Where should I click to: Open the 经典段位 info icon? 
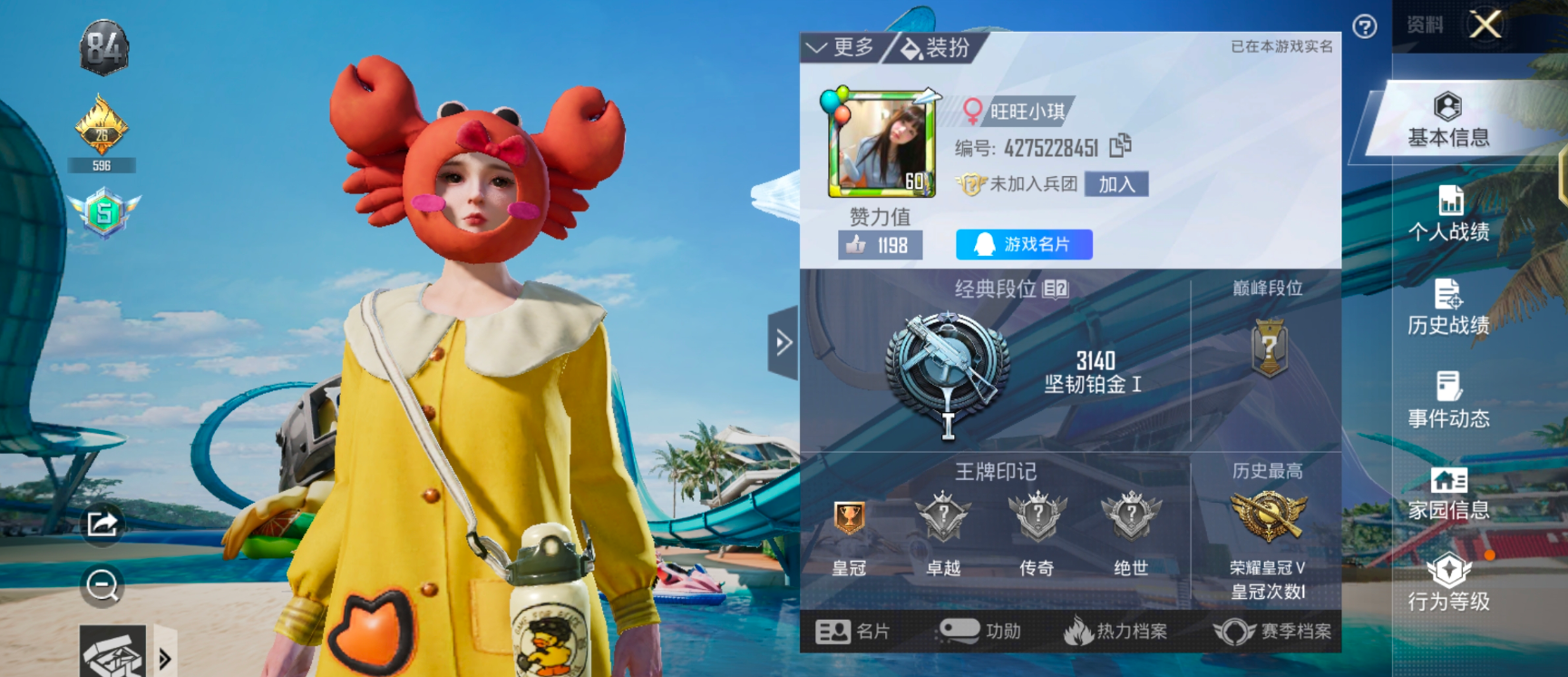point(1055,289)
